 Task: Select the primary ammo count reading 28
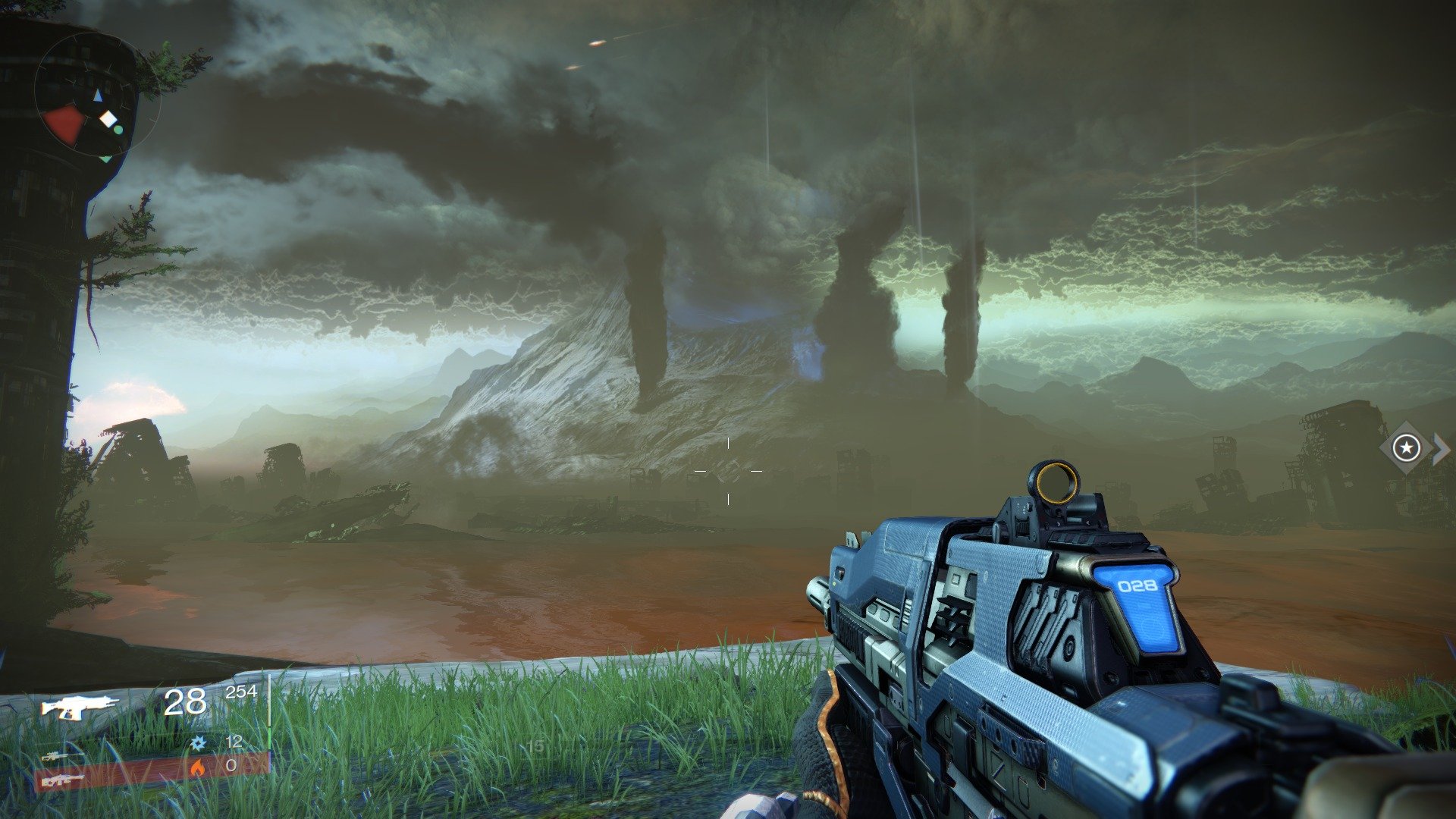[x=185, y=702]
